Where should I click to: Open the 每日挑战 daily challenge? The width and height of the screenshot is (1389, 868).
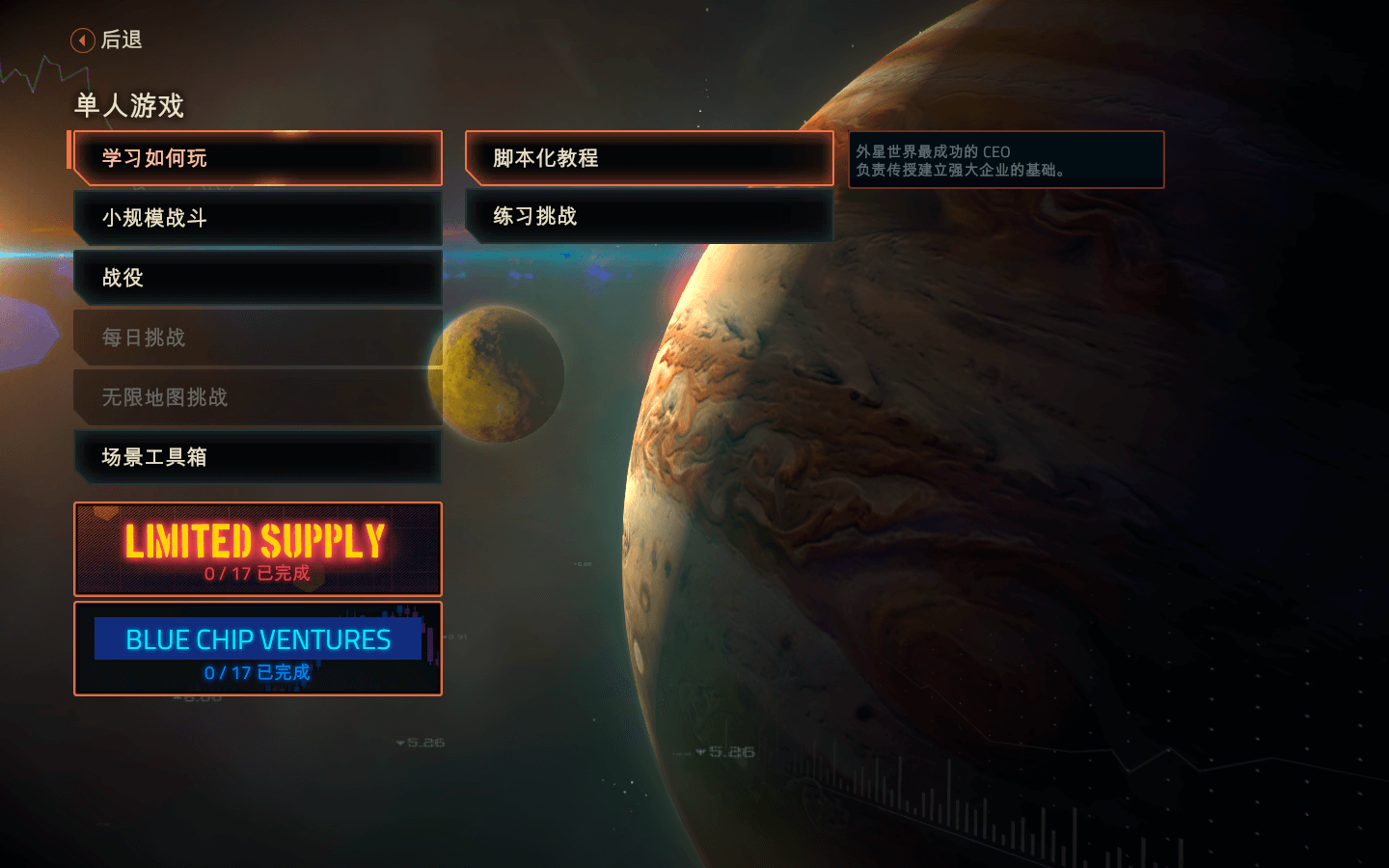coord(258,338)
